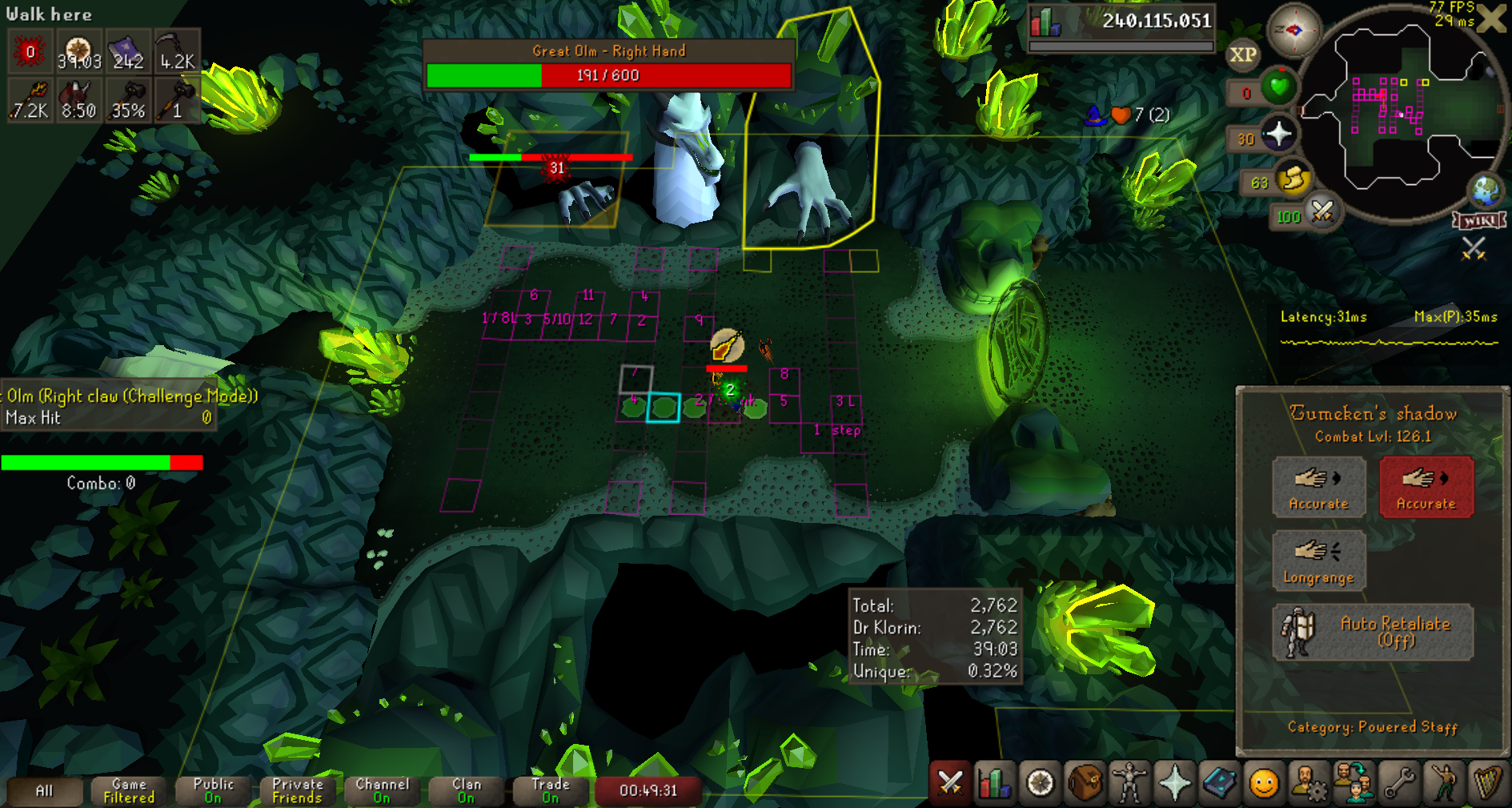Open the Wiki lookup banner
The width and height of the screenshot is (1512, 808).
[x=1479, y=220]
